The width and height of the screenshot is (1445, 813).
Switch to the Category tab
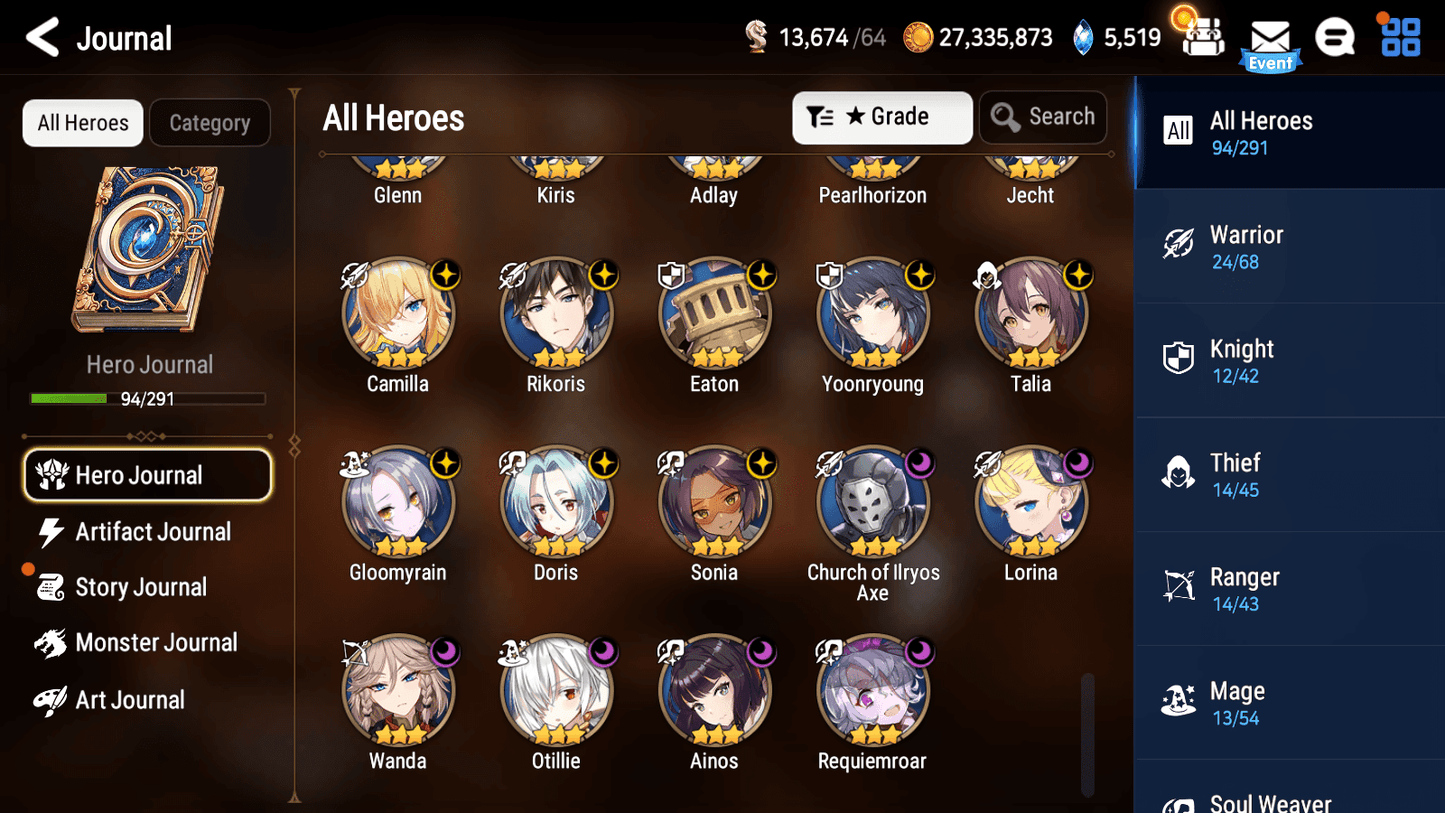point(210,122)
